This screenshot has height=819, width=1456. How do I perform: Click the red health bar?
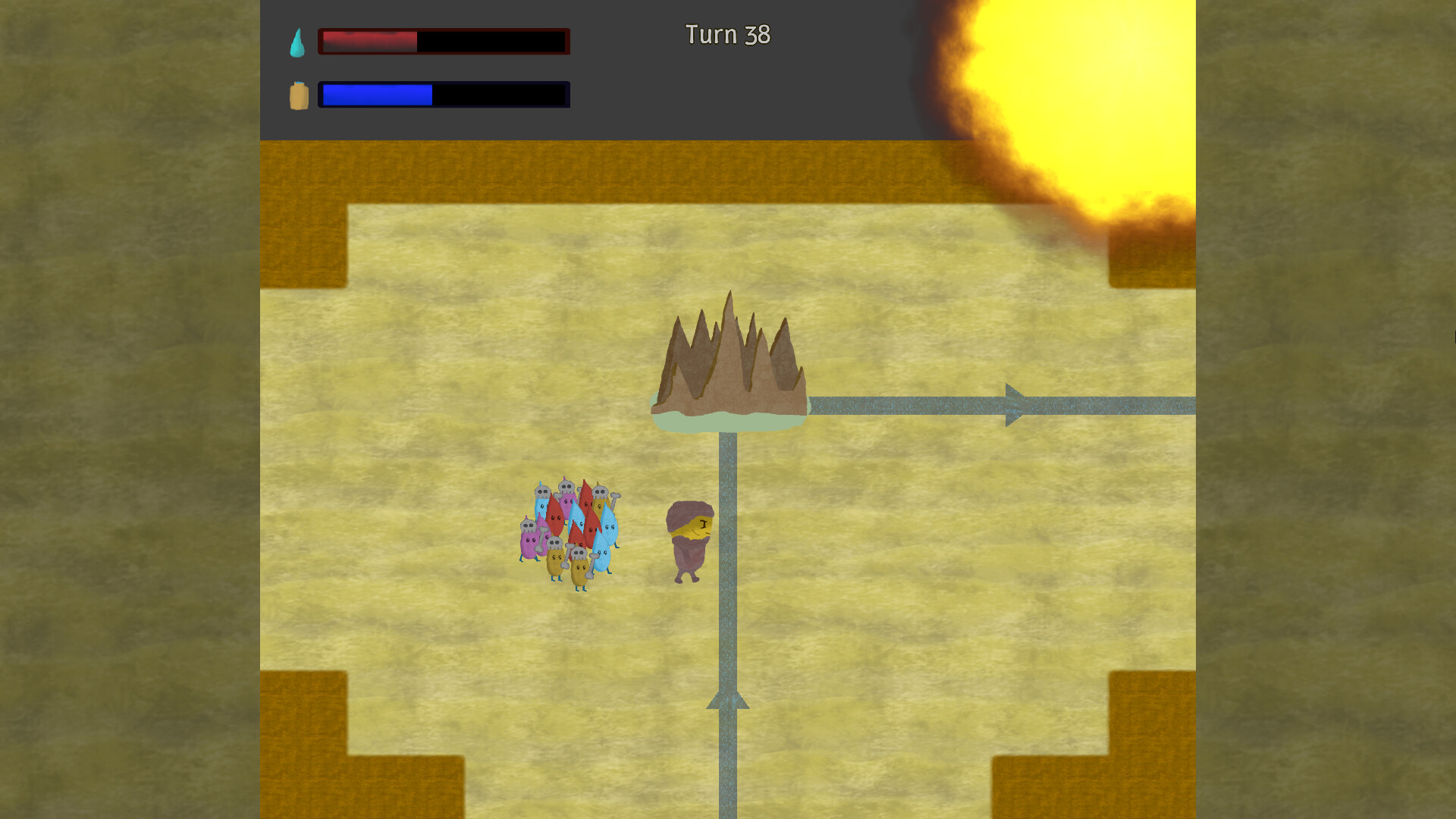click(x=368, y=42)
